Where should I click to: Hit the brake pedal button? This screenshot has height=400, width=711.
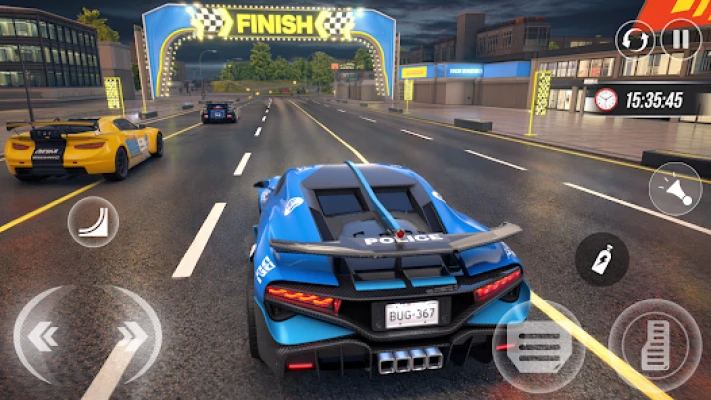tap(539, 345)
